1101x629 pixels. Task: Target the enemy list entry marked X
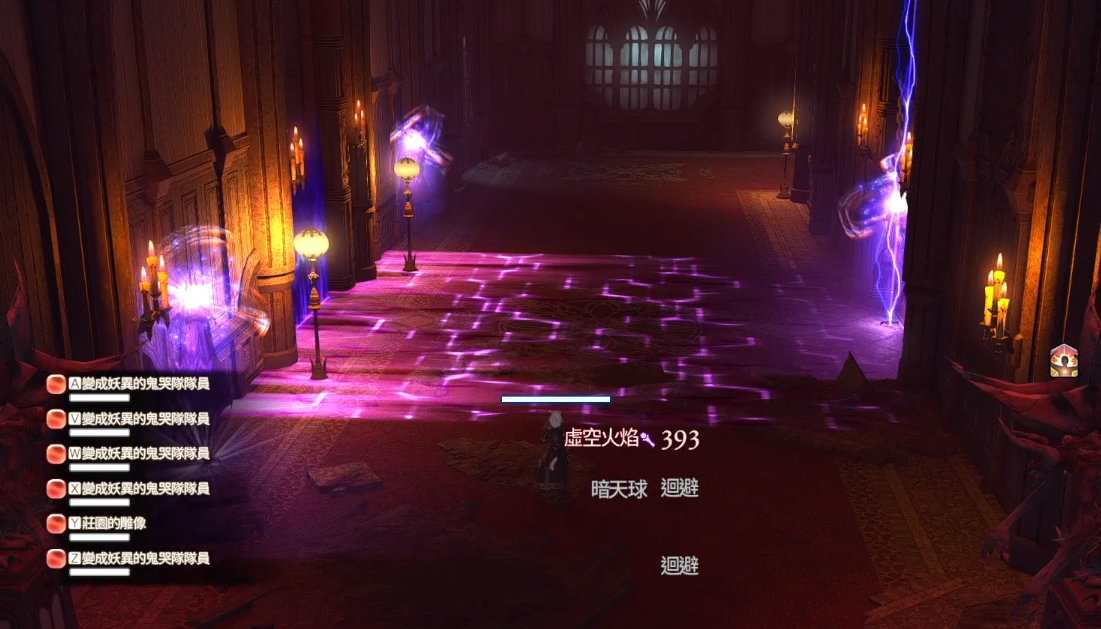[x=138, y=488]
